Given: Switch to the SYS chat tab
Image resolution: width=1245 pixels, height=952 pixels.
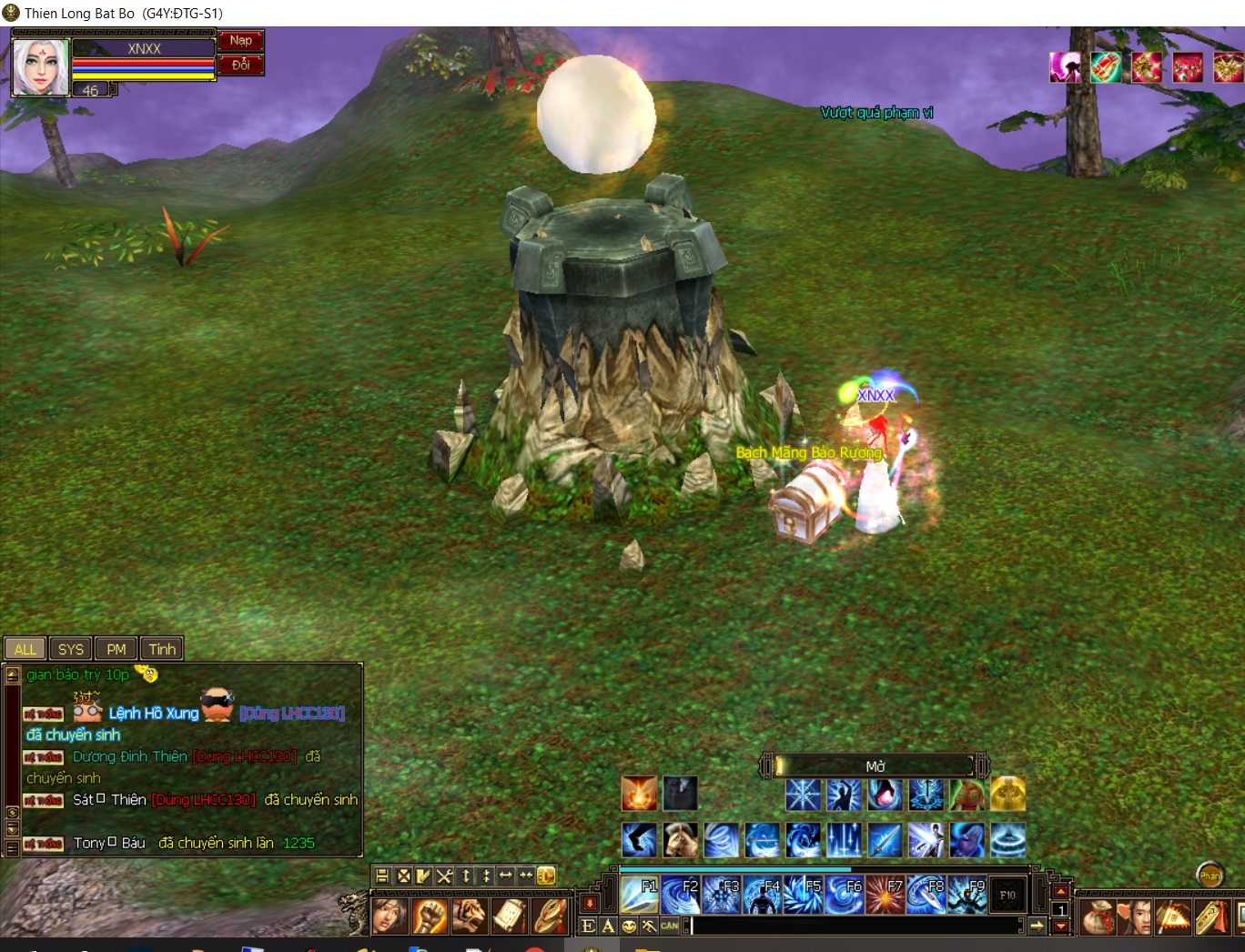Looking at the screenshot, I should (70, 649).
